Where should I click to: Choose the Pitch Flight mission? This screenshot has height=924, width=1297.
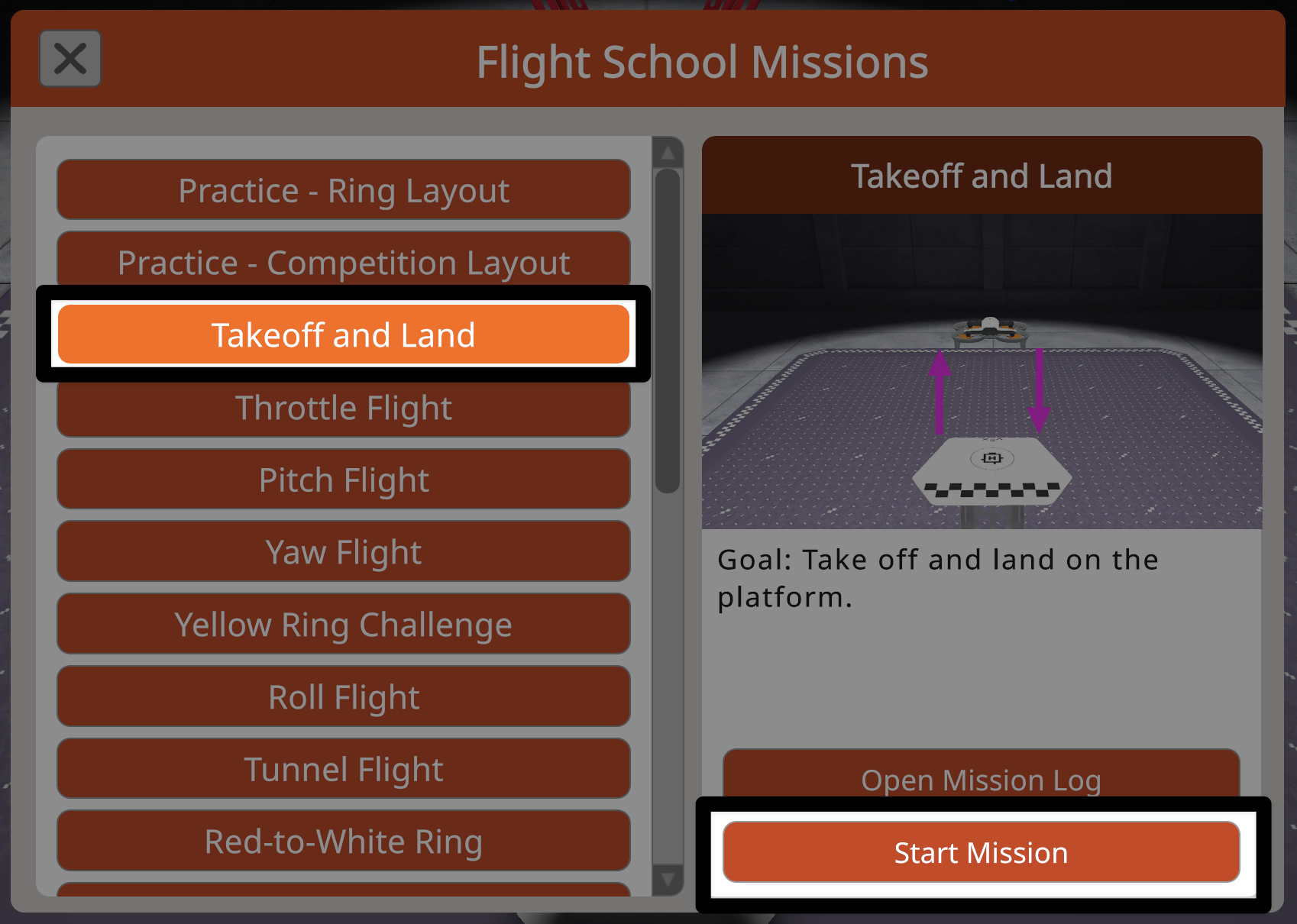click(344, 480)
